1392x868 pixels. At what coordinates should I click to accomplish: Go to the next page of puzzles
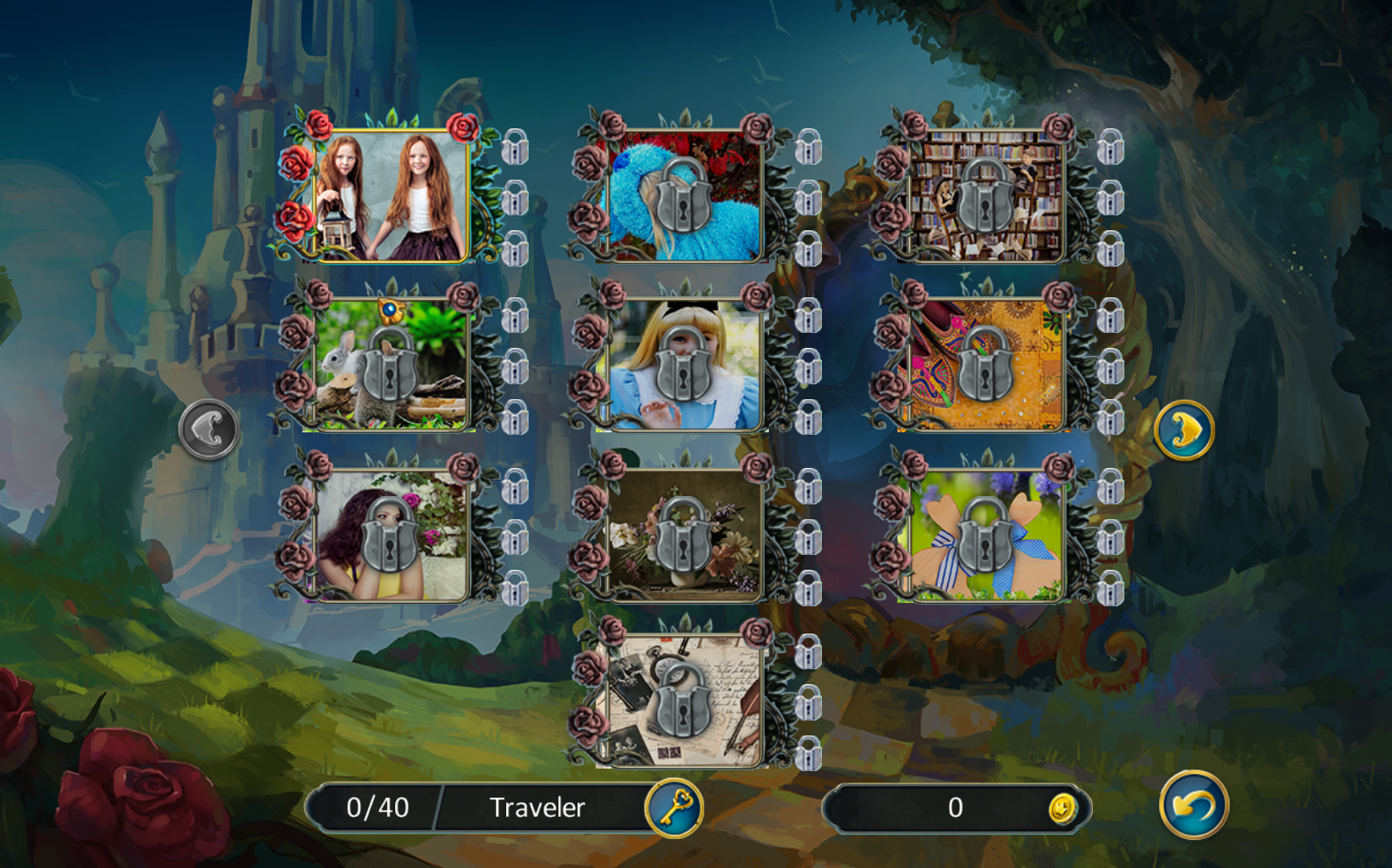pos(1184,429)
